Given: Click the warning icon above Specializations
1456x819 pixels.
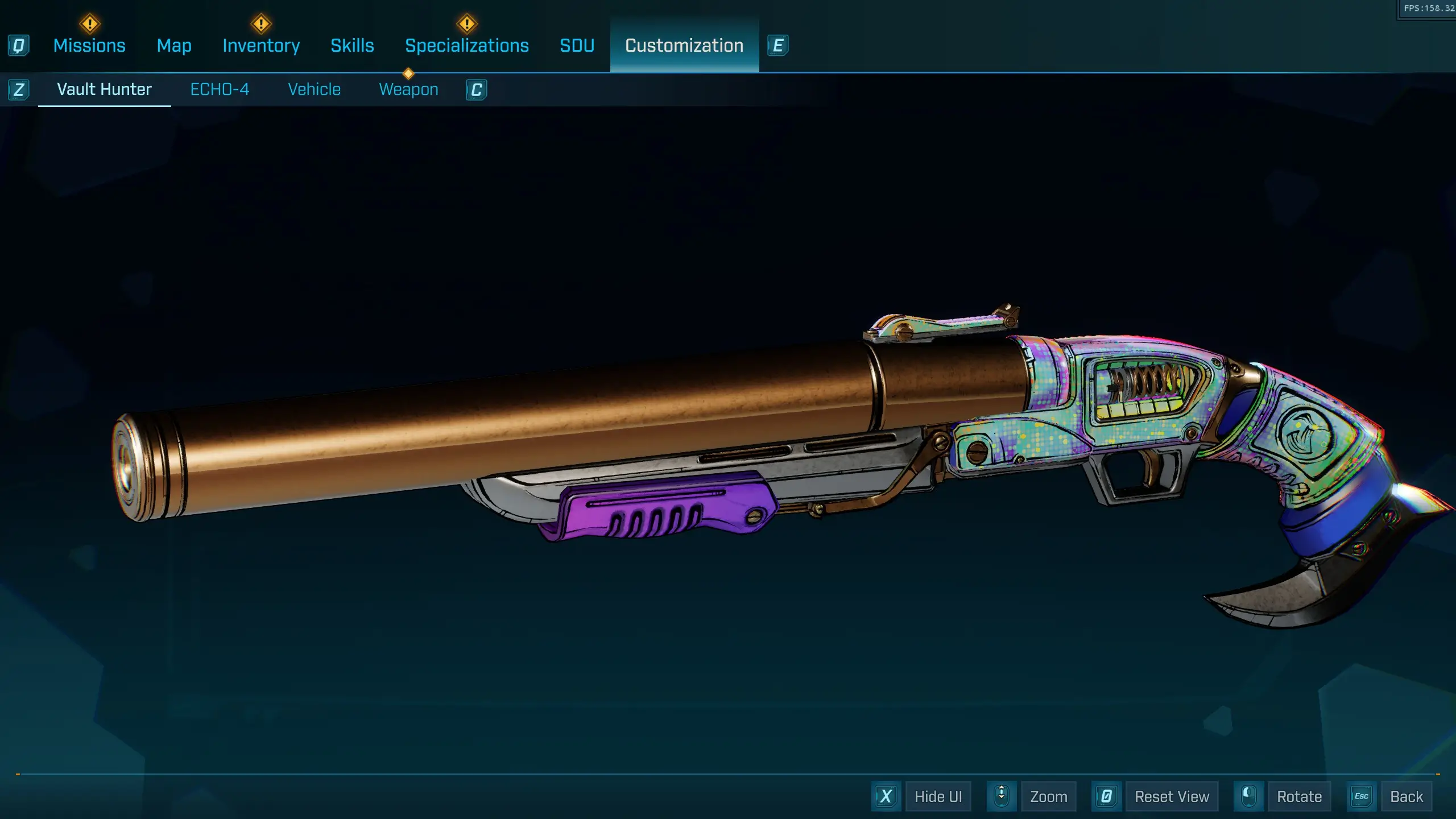Looking at the screenshot, I should click(x=466, y=23).
